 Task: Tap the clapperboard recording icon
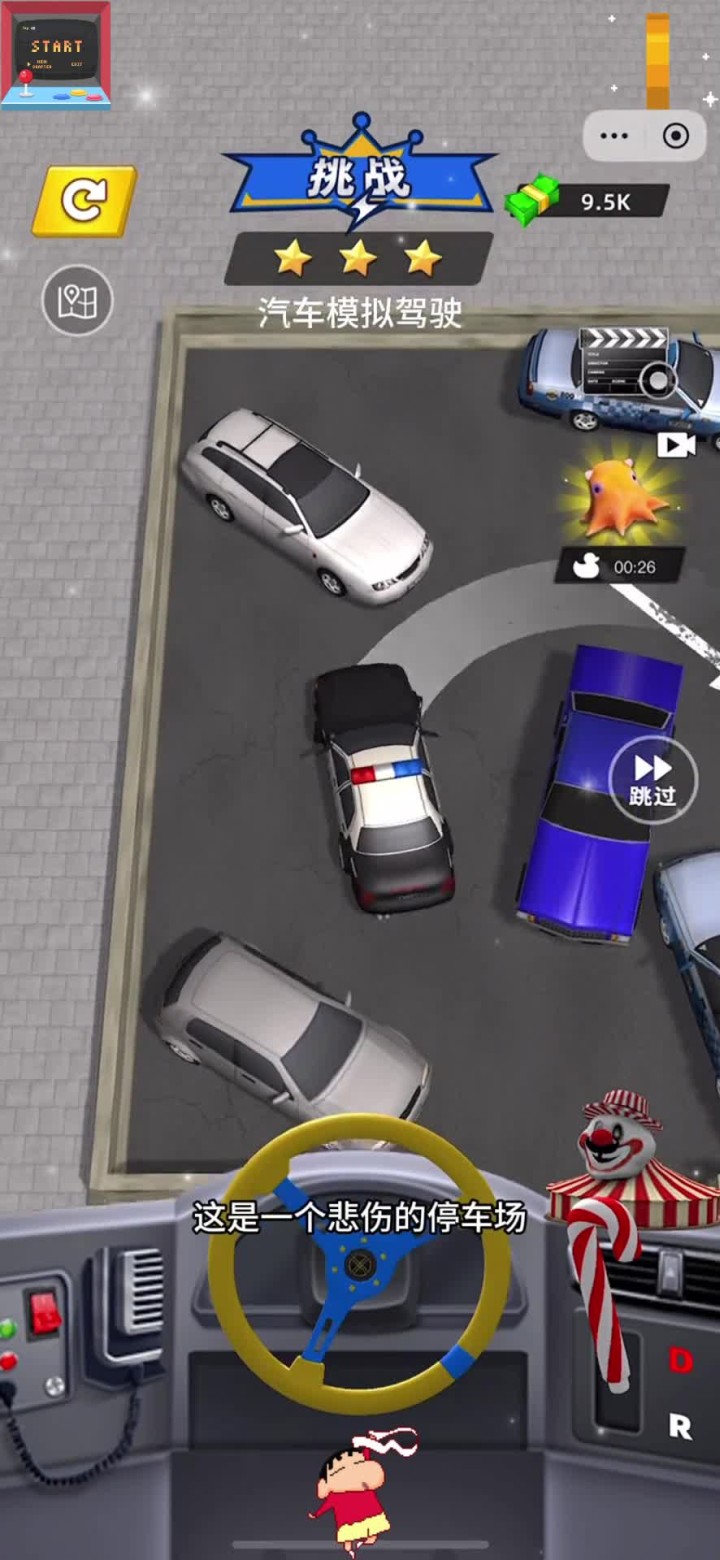point(624,360)
